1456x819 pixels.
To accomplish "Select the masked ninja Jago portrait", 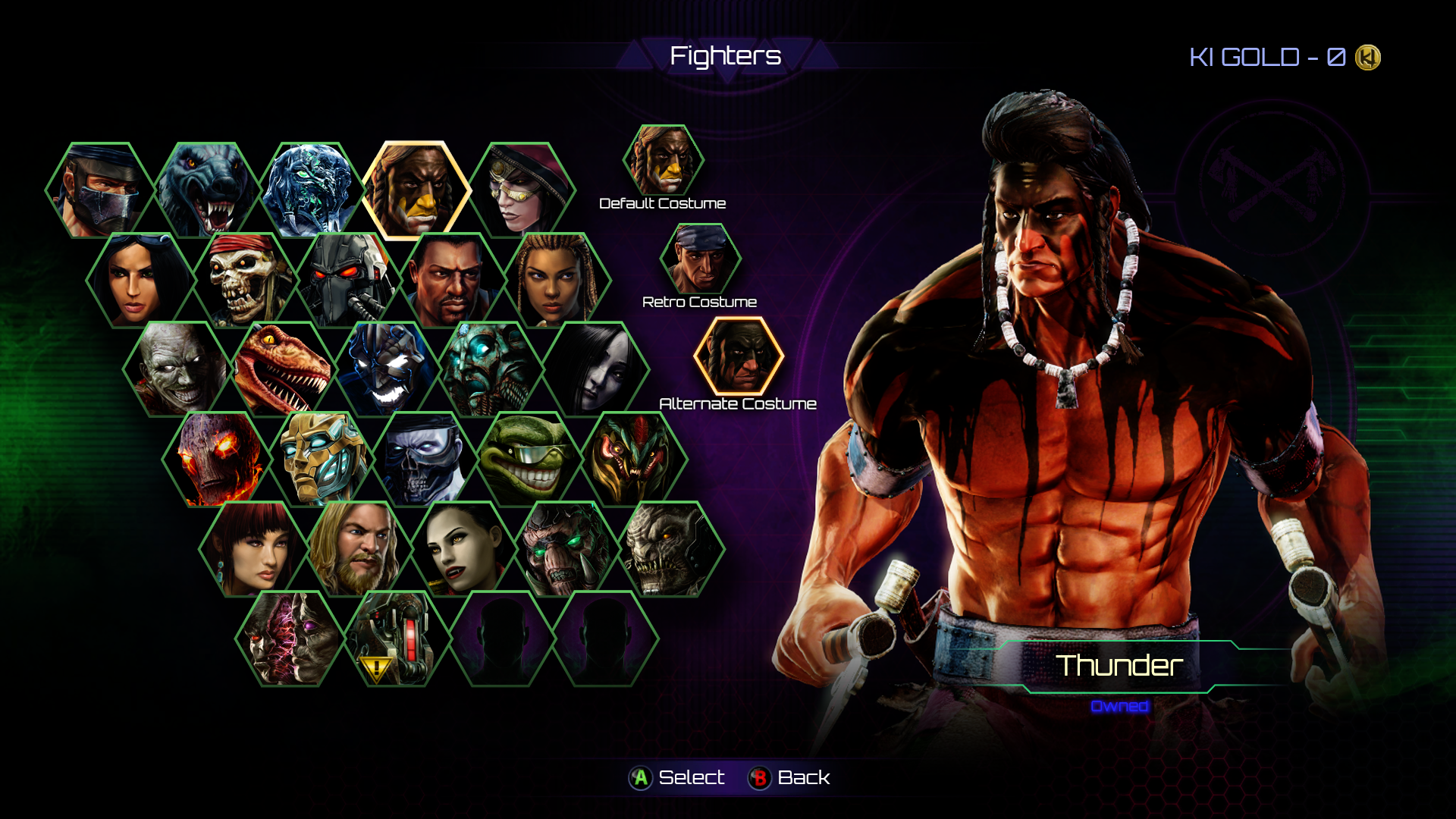I will tap(100, 190).
